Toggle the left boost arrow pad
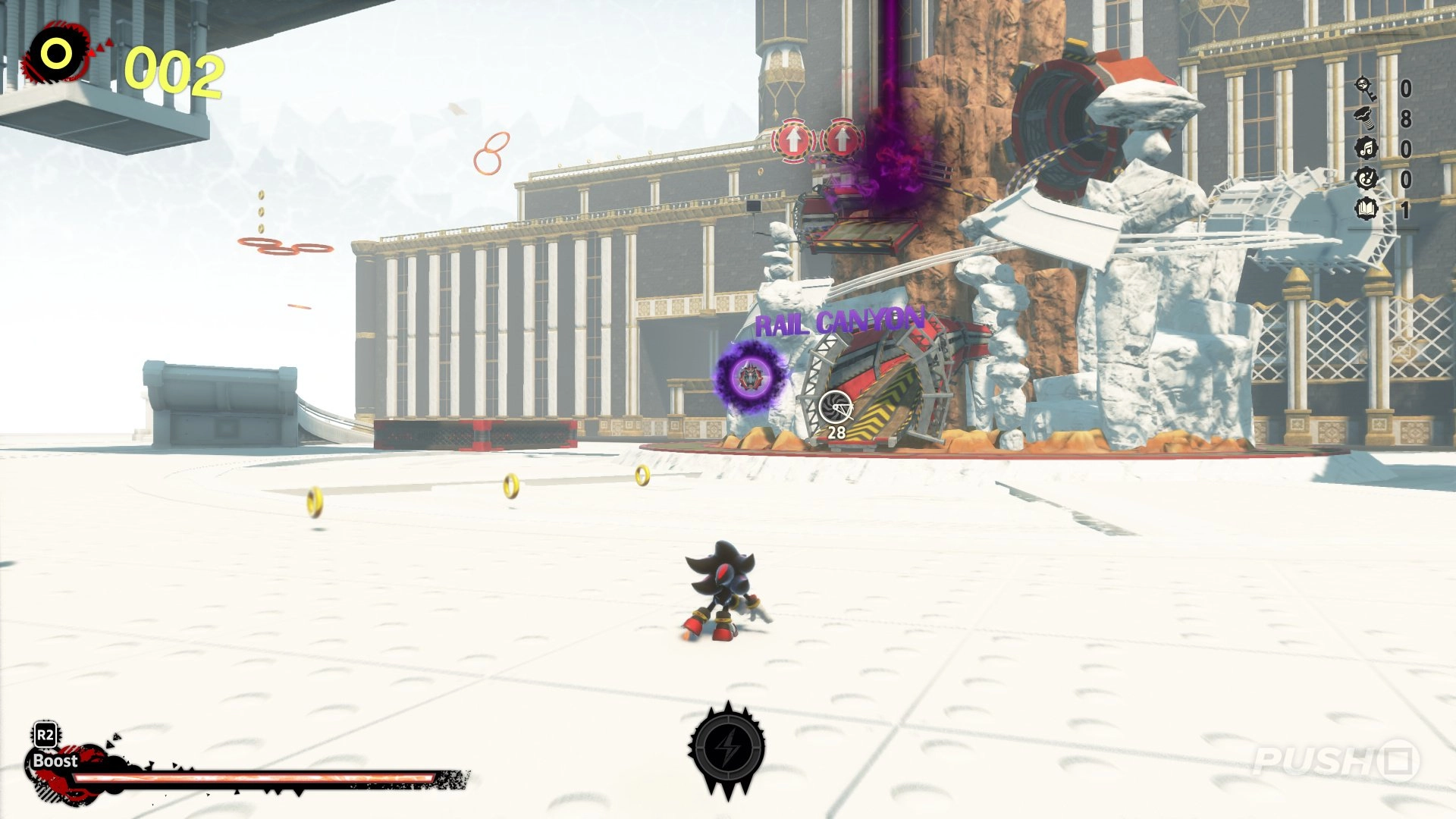The height and width of the screenshot is (819, 1456). point(793,141)
